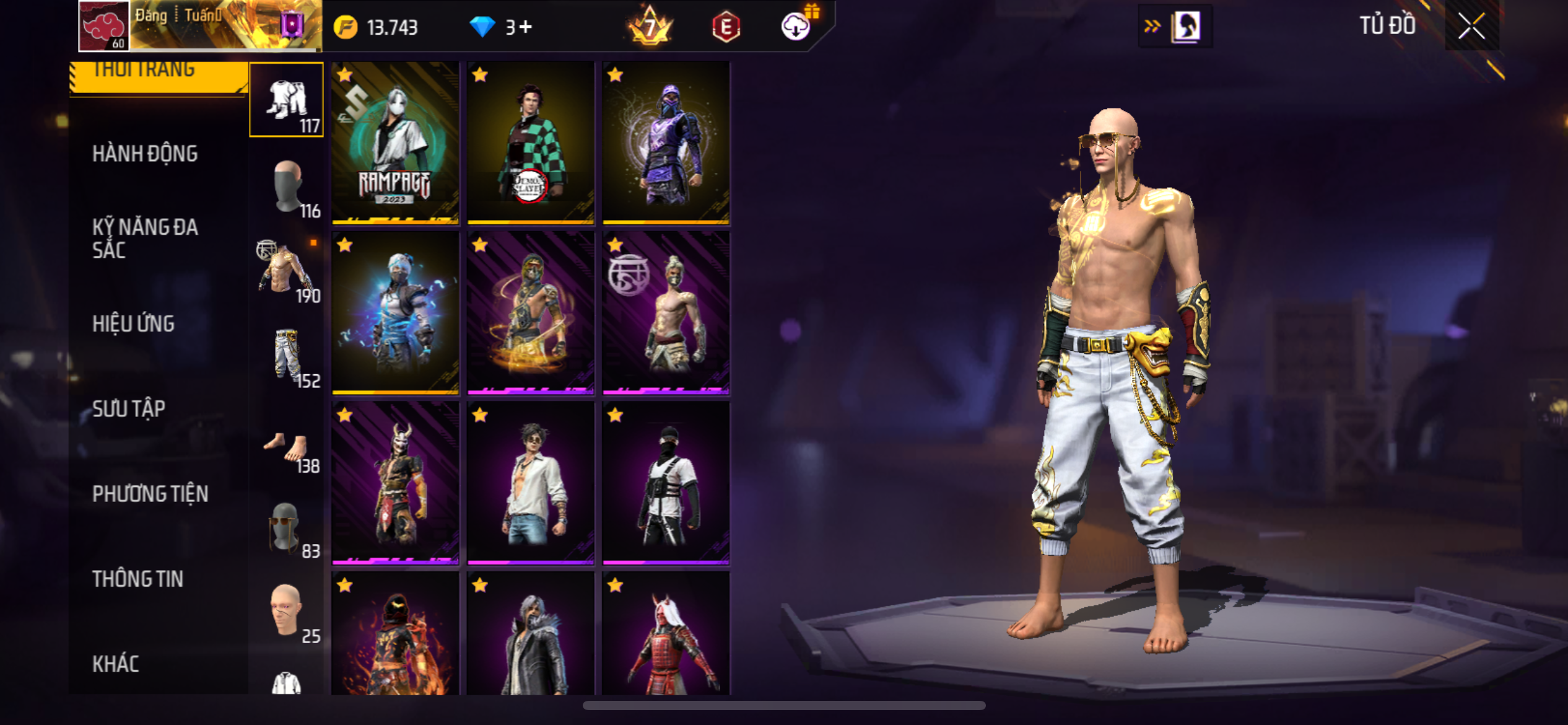Image resolution: width=1568 pixels, height=725 pixels.
Task: Open the Thông Tin section
Action: 137,579
